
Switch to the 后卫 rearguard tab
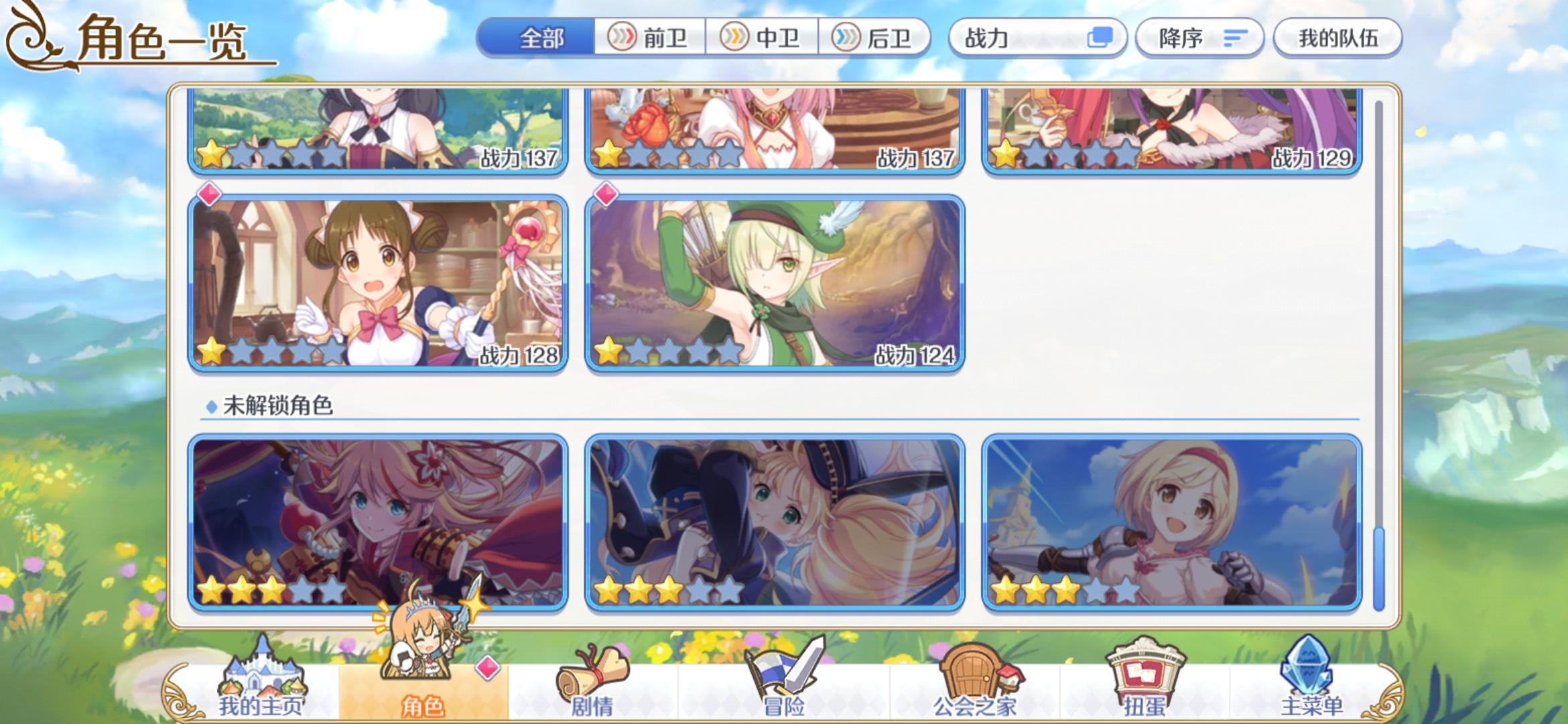(x=874, y=38)
